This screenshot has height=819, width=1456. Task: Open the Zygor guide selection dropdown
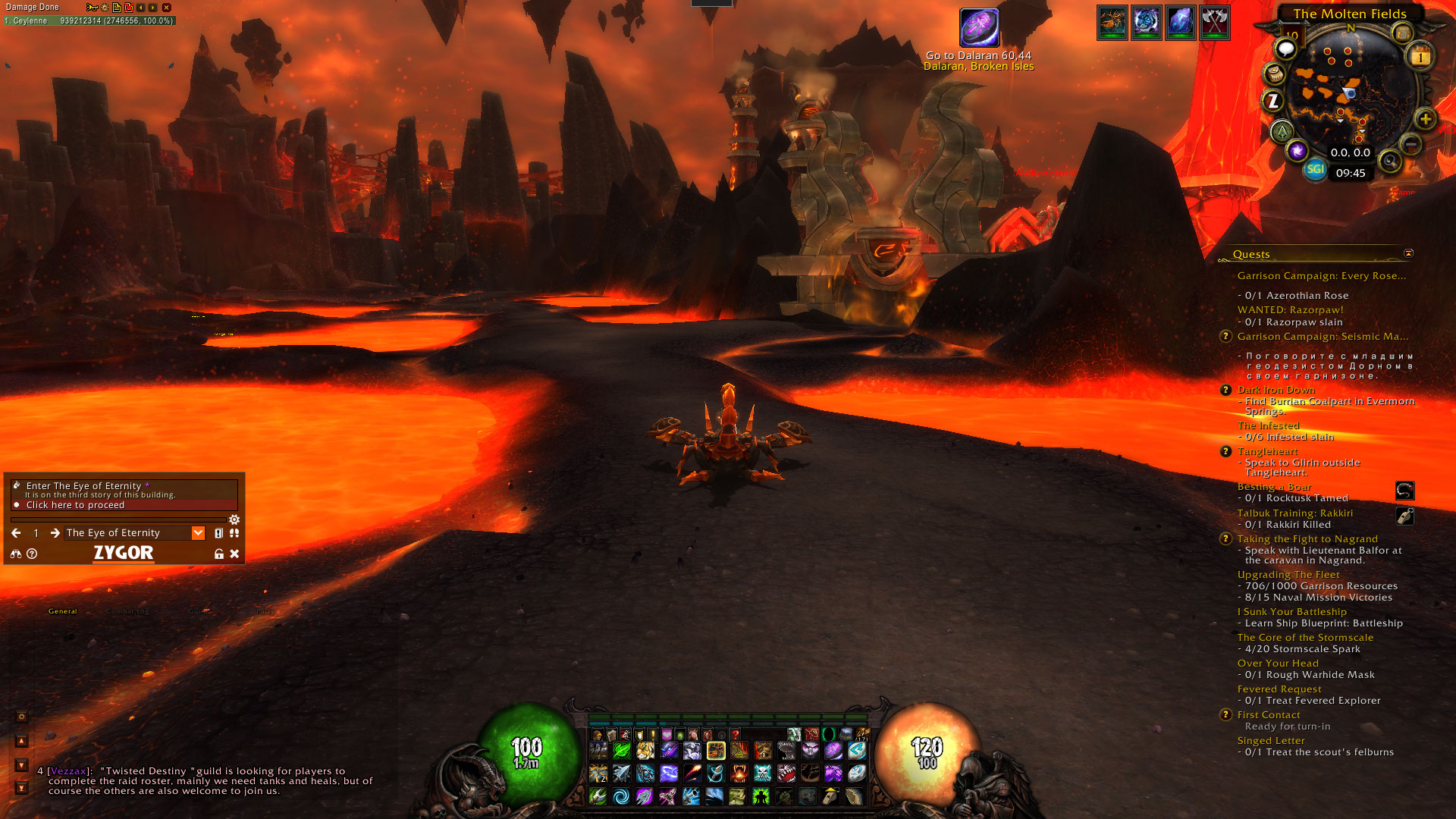coord(198,533)
